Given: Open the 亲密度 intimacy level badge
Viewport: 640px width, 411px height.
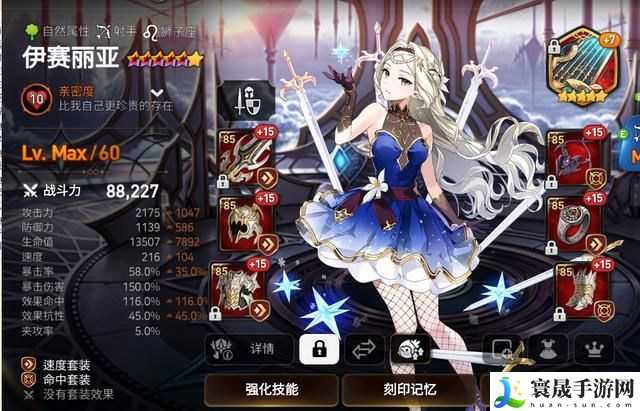Looking at the screenshot, I should click(x=37, y=98).
